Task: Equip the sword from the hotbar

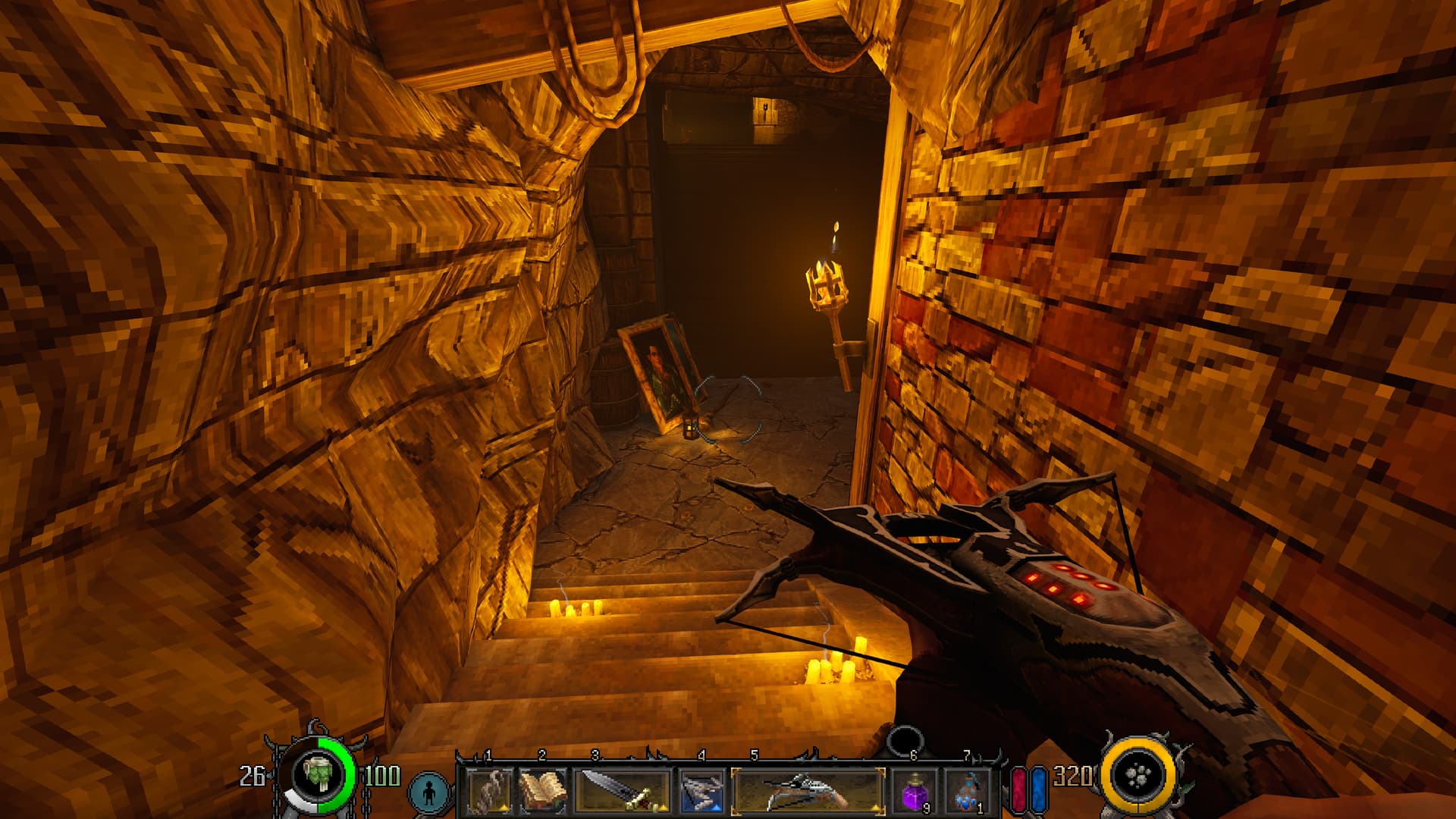Action: point(623,792)
